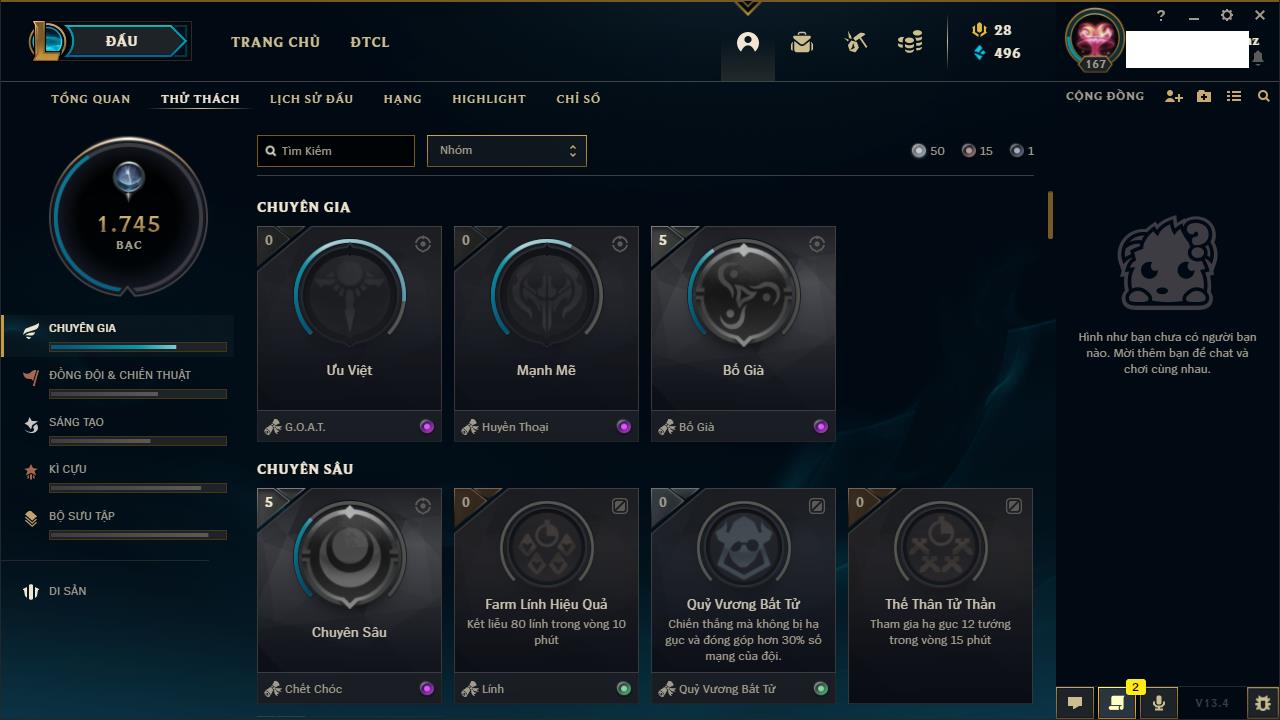Switch to the TỔNG QUAN tab

pyautogui.click(x=91, y=99)
